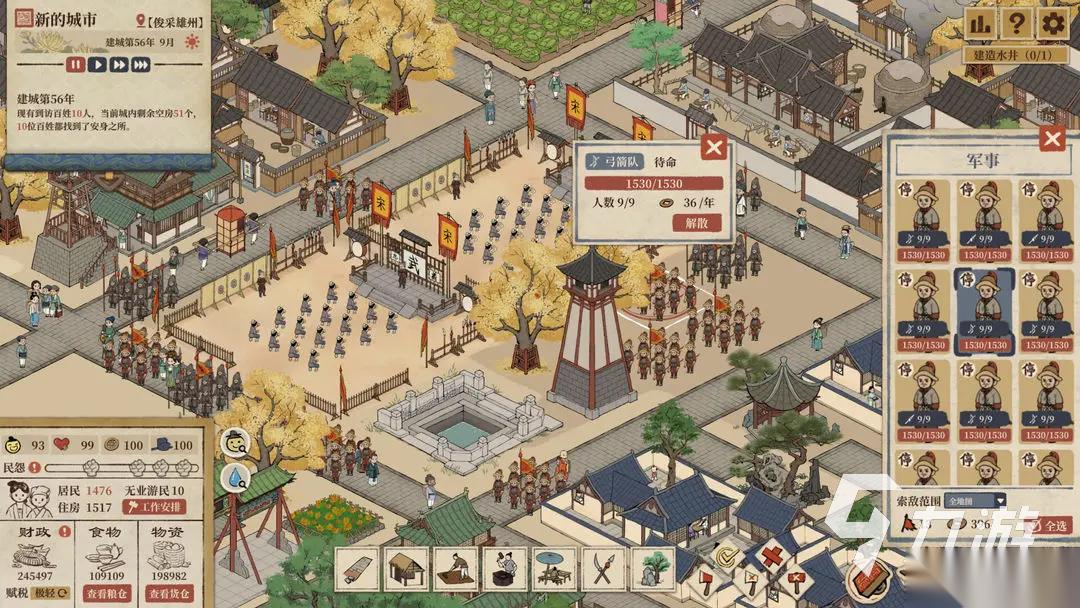
Task: Set game to normal play speed
Action: pyautogui.click(x=98, y=65)
